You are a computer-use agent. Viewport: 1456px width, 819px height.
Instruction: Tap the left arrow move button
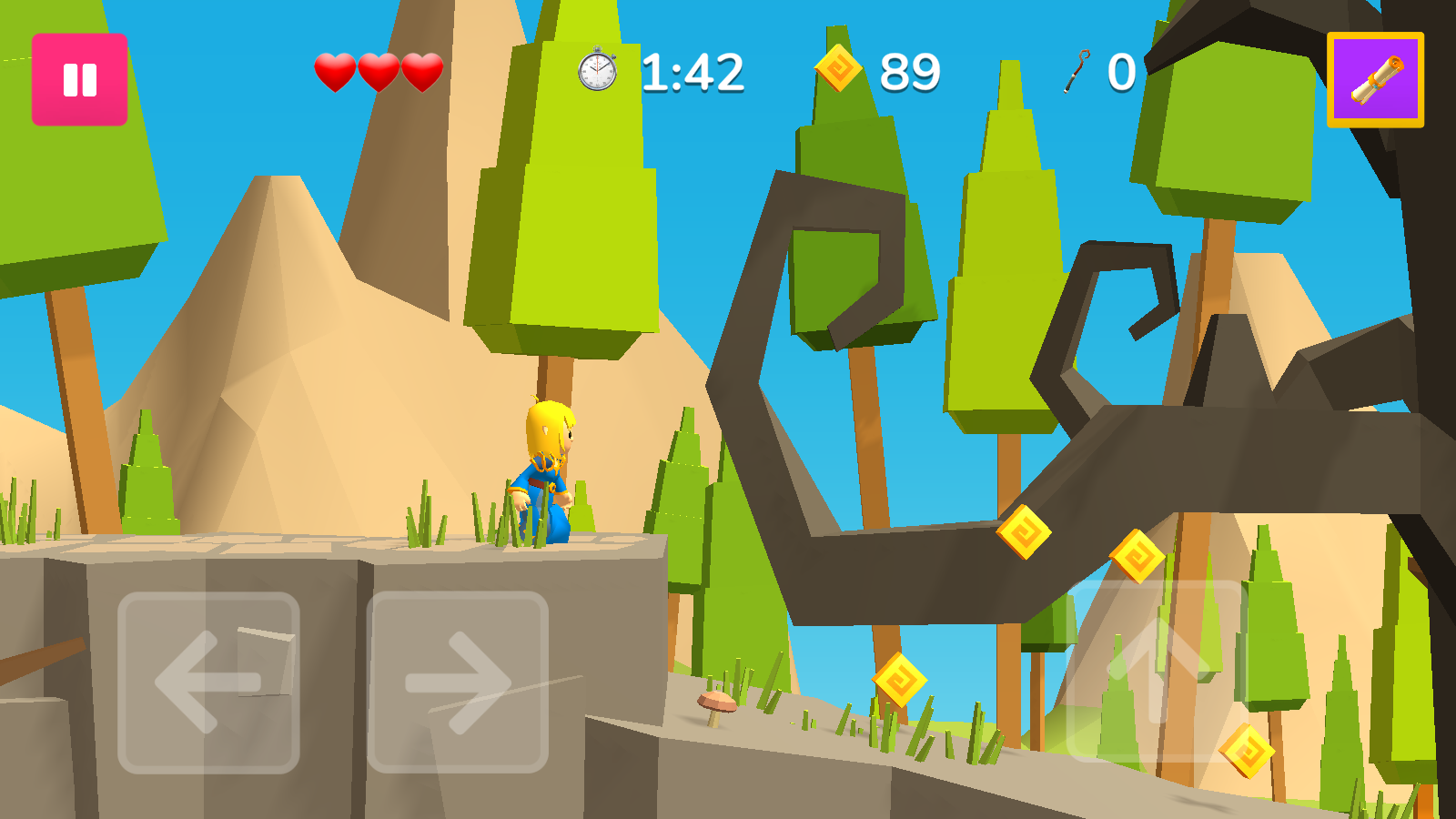[x=208, y=682]
